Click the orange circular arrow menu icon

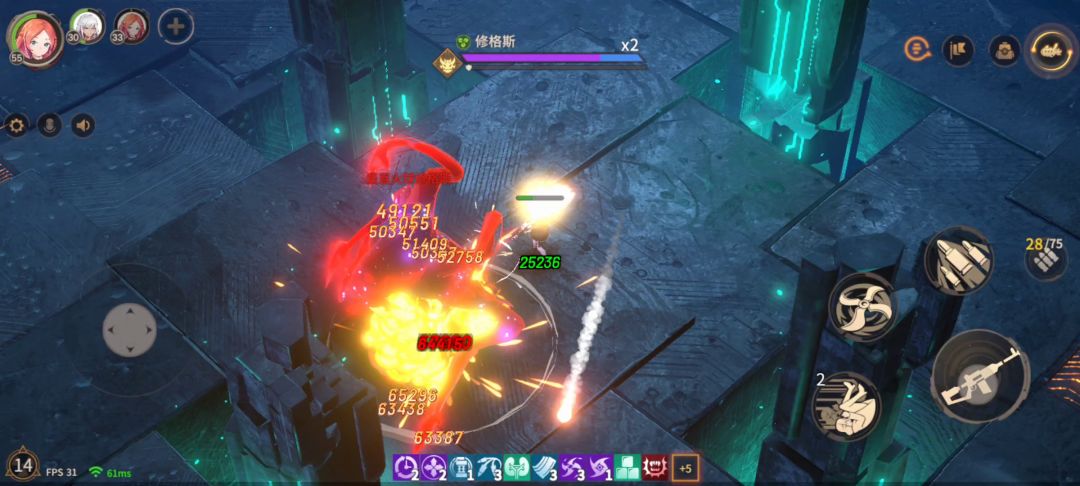pyautogui.click(x=916, y=49)
